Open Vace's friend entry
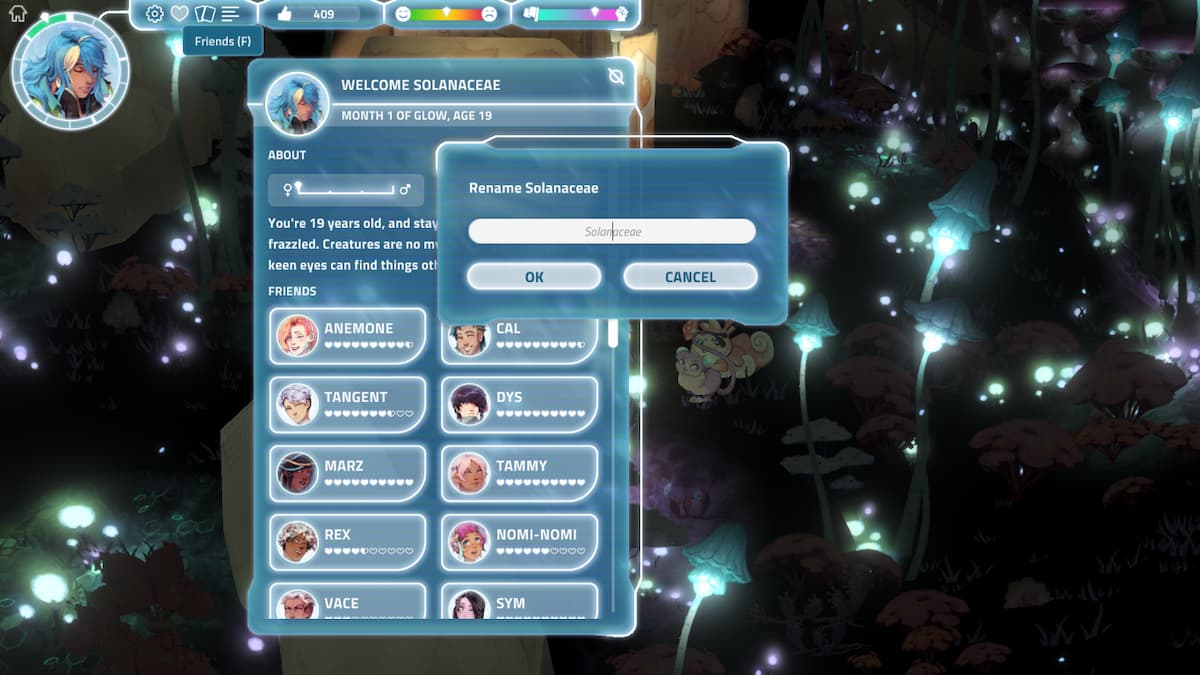 347,602
